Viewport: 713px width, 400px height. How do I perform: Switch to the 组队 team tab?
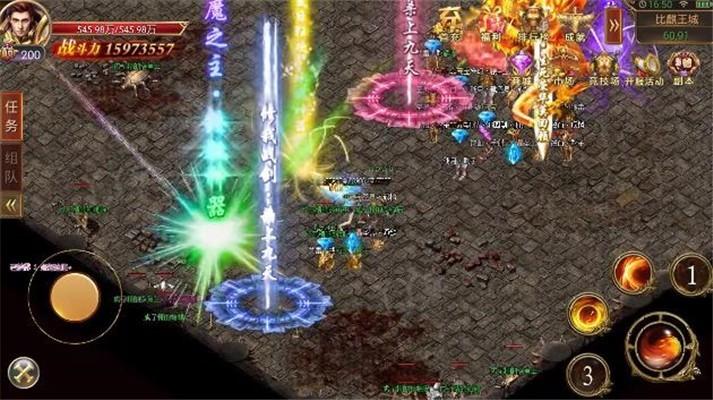pyautogui.click(x=12, y=167)
